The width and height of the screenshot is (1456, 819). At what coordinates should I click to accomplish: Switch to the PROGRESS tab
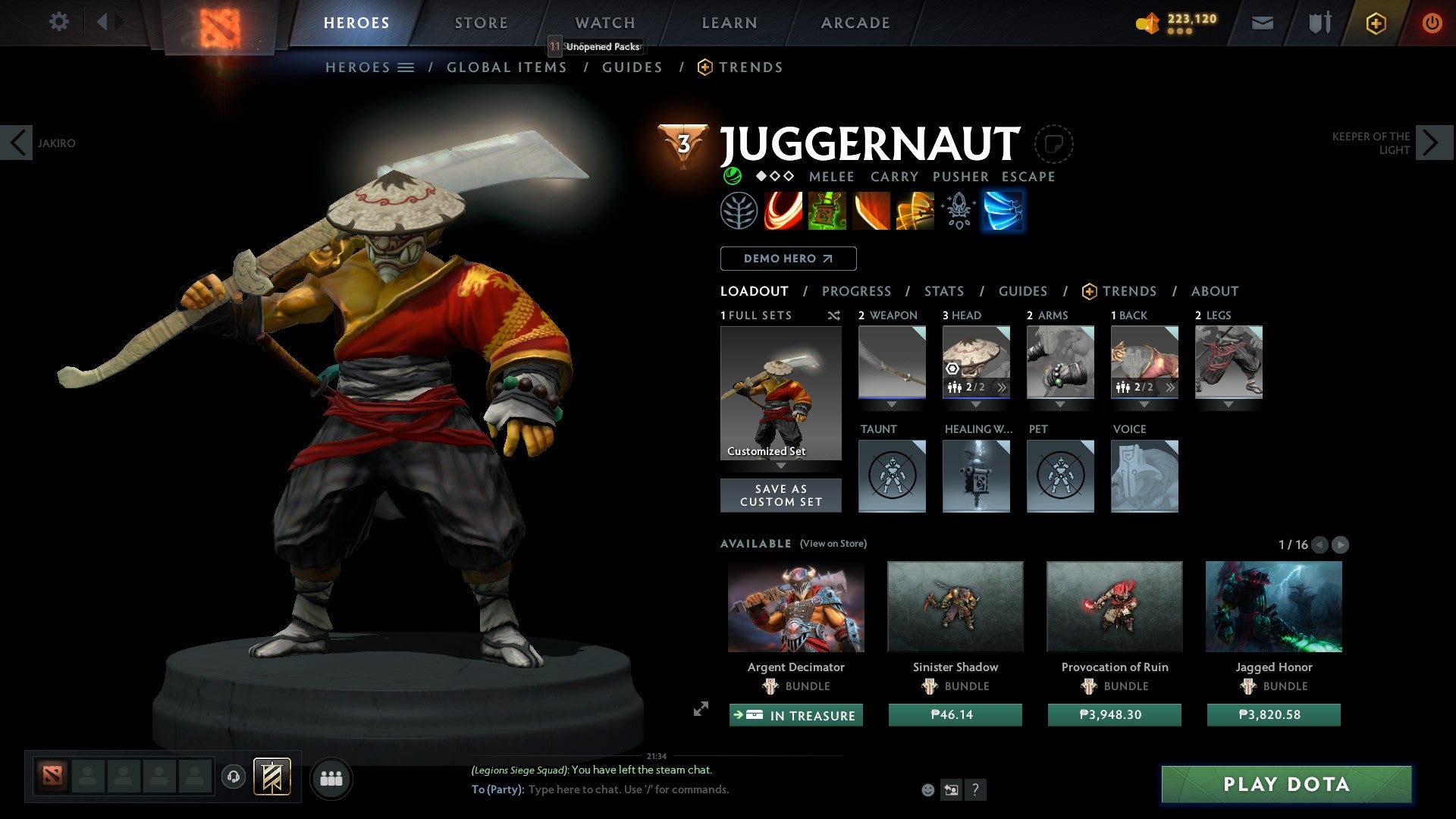(x=857, y=291)
